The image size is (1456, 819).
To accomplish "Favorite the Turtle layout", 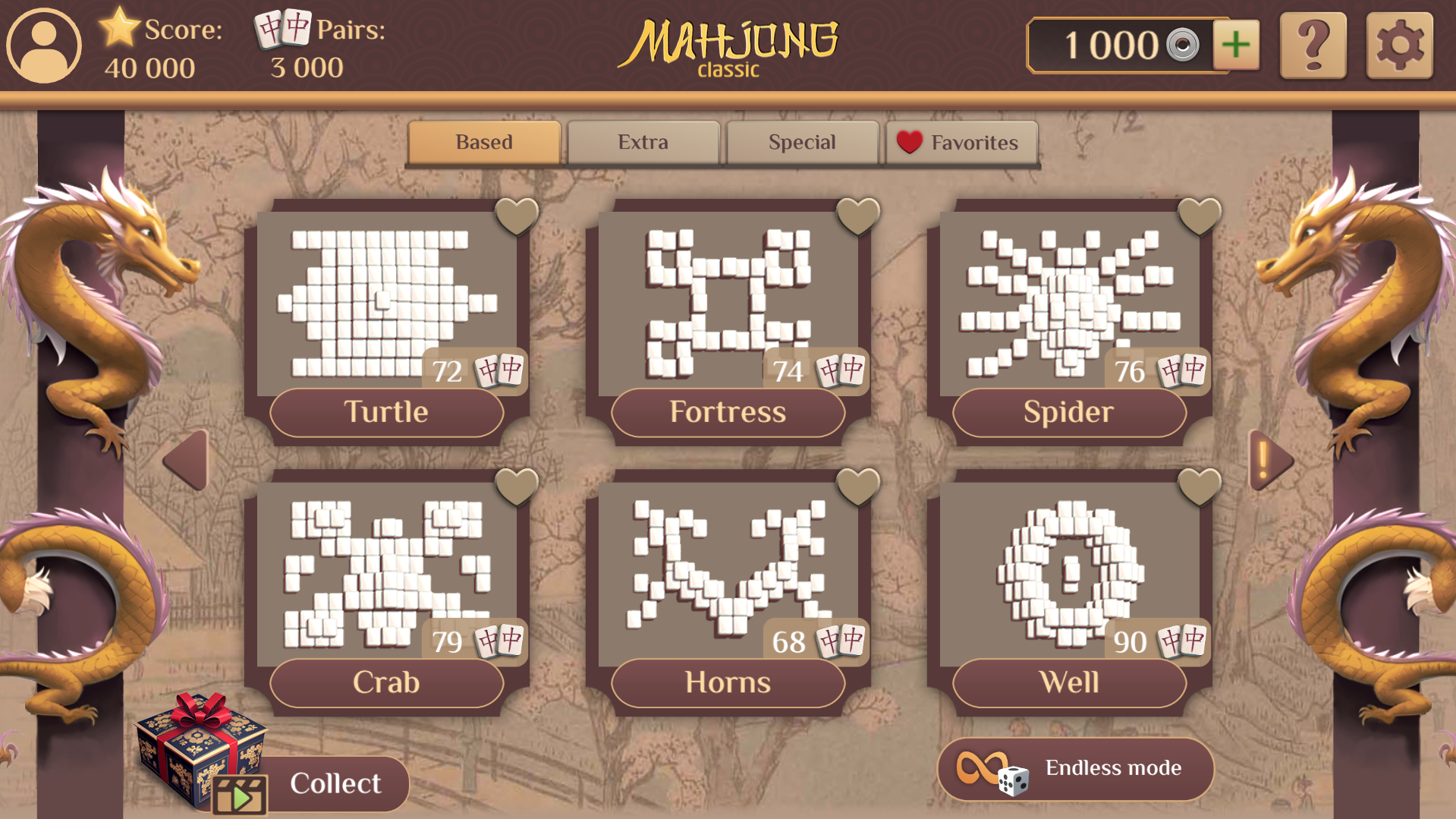I will coord(518,216).
